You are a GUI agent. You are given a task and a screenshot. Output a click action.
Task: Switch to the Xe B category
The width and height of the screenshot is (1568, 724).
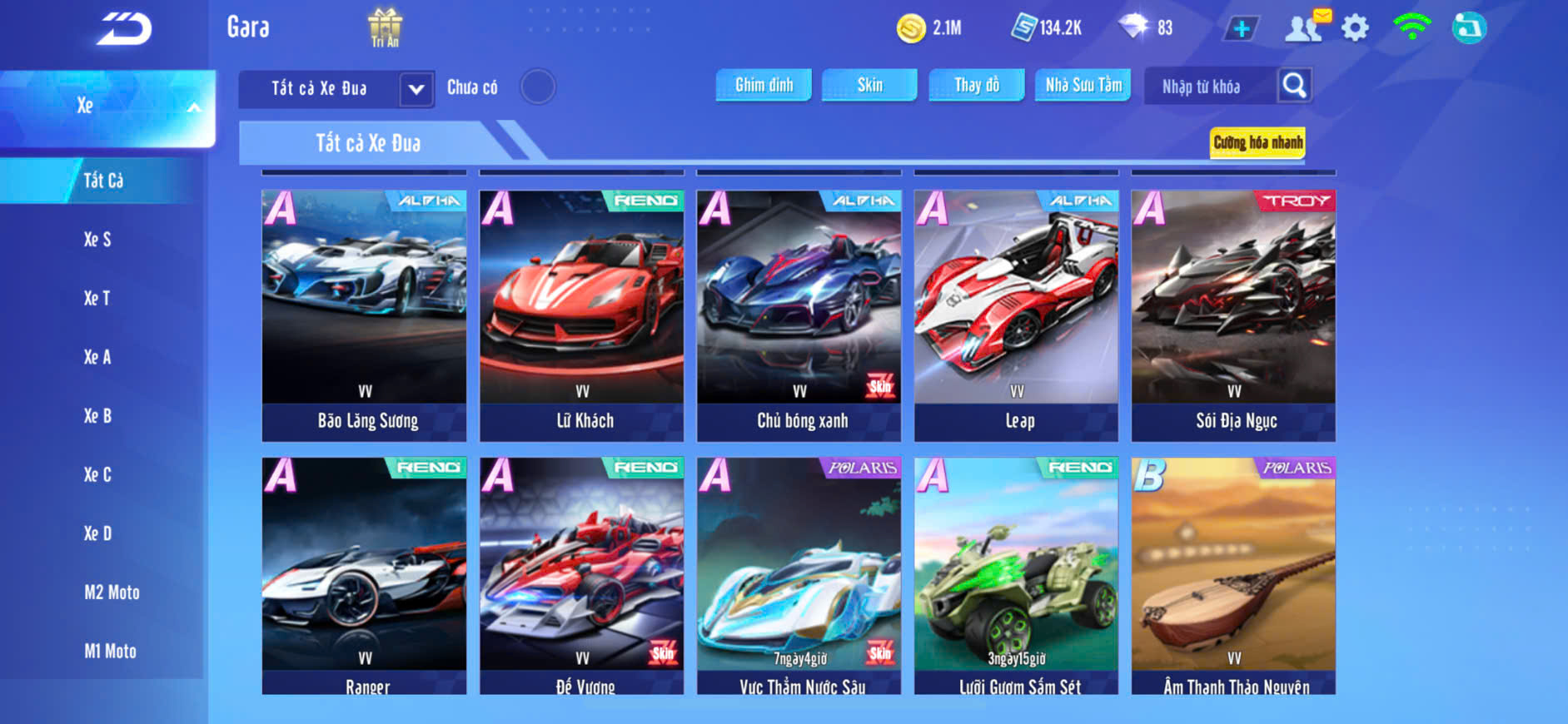point(97,416)
